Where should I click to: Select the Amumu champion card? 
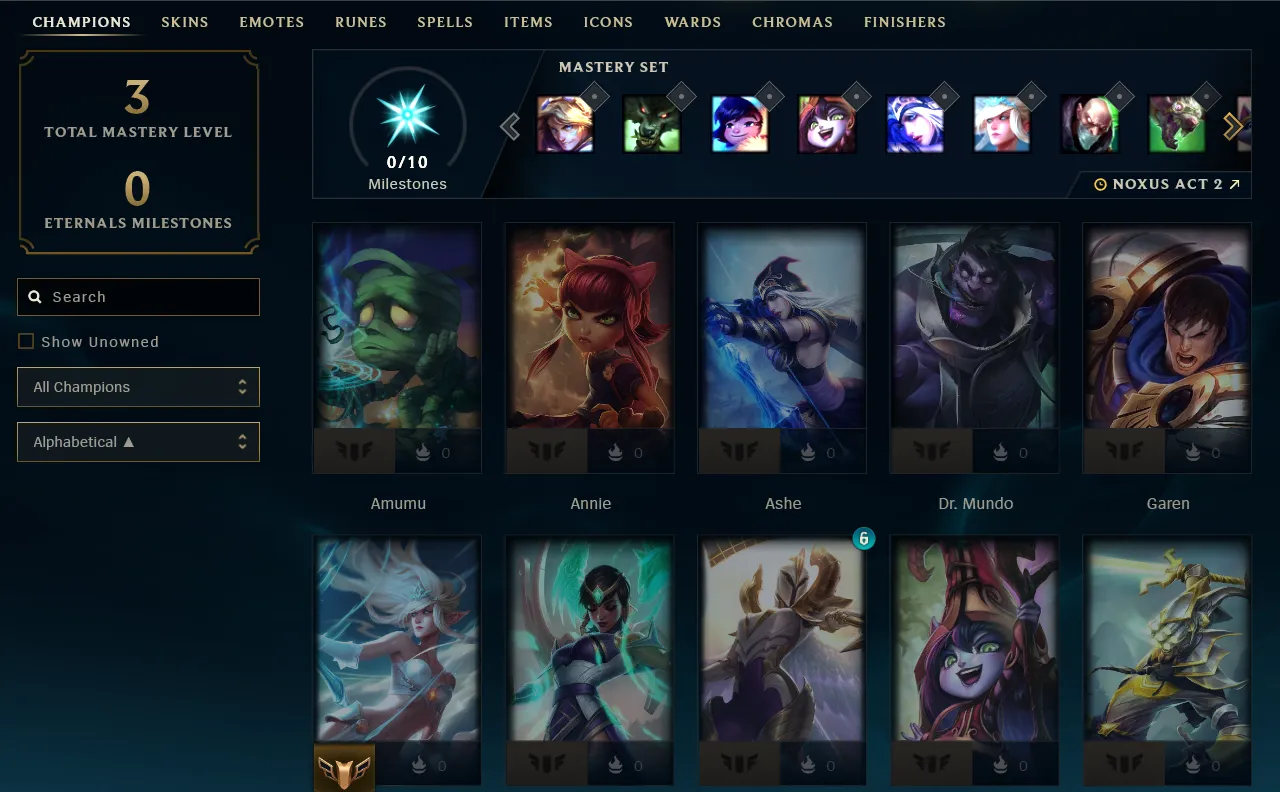click(x=397, y=330)
